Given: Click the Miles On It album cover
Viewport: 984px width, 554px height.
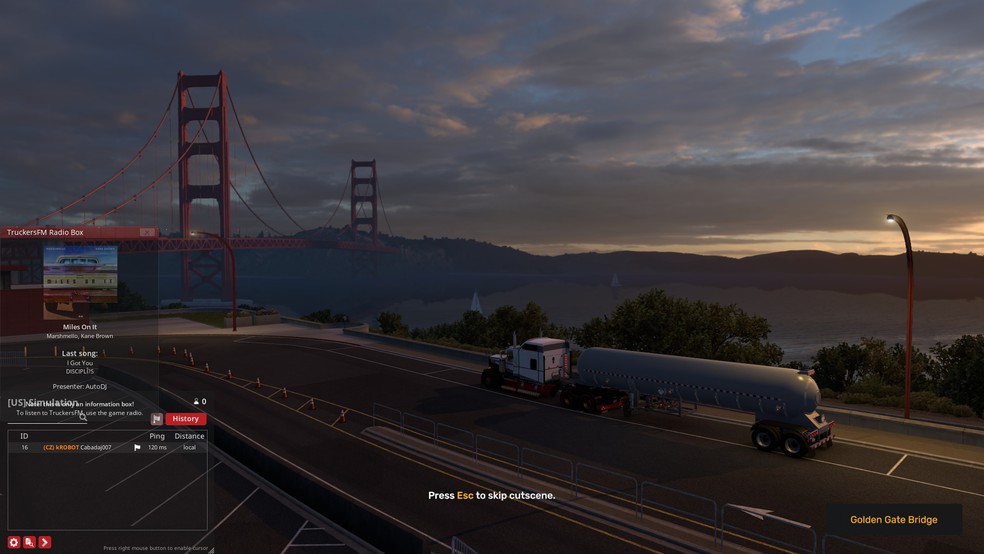Looking at the screenshot, I should (x=80, y=282).
